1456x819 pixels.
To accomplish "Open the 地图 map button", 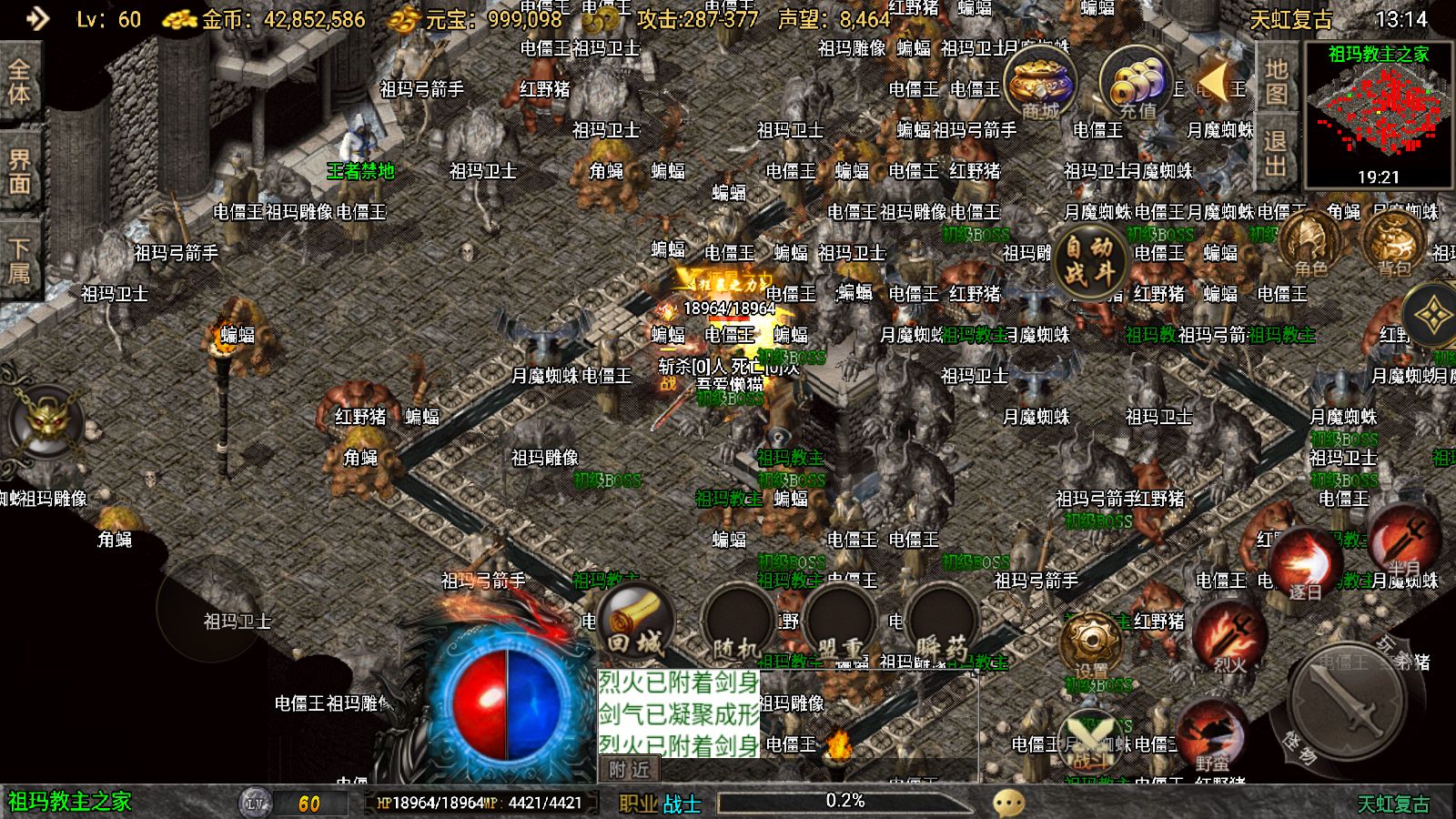I will (x=1276, y=82).
